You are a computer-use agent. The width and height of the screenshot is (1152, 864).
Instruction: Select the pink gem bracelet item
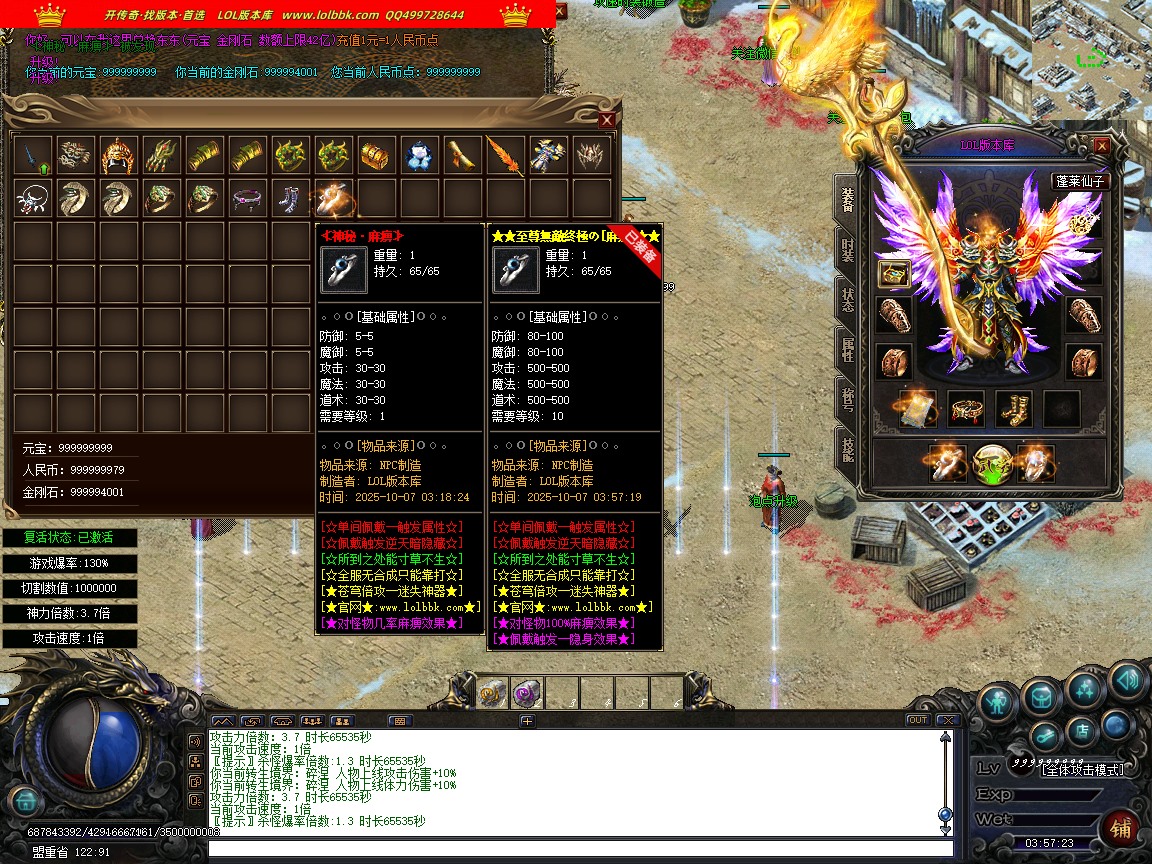tap(246, 198)
